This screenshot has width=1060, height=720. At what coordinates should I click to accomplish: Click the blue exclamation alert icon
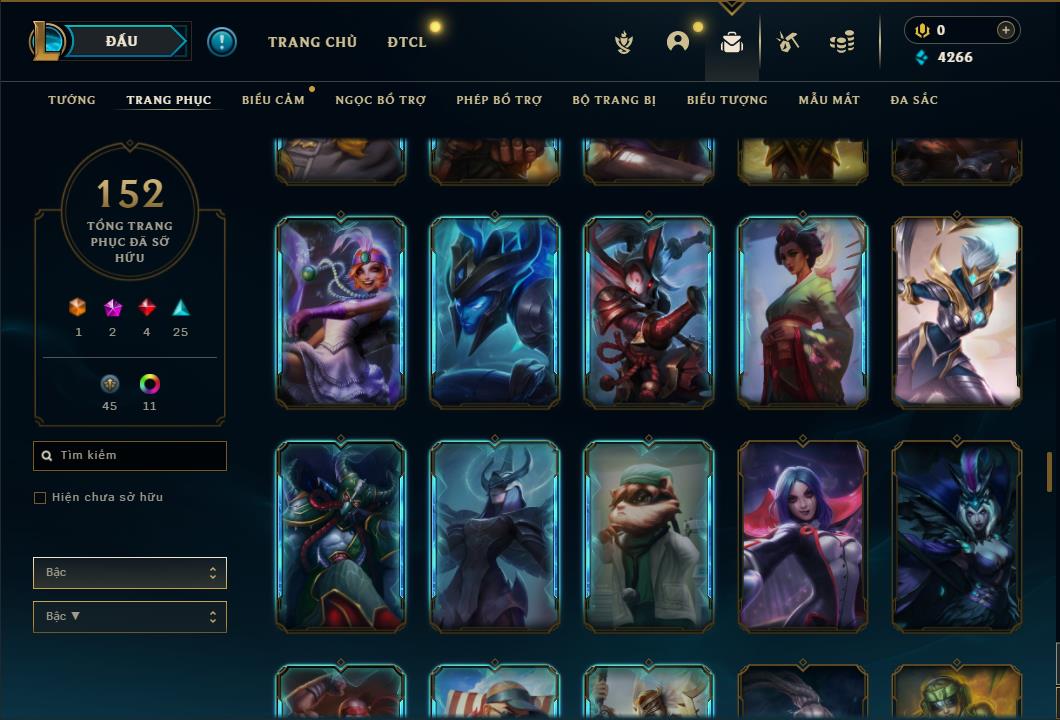[222, 42]
